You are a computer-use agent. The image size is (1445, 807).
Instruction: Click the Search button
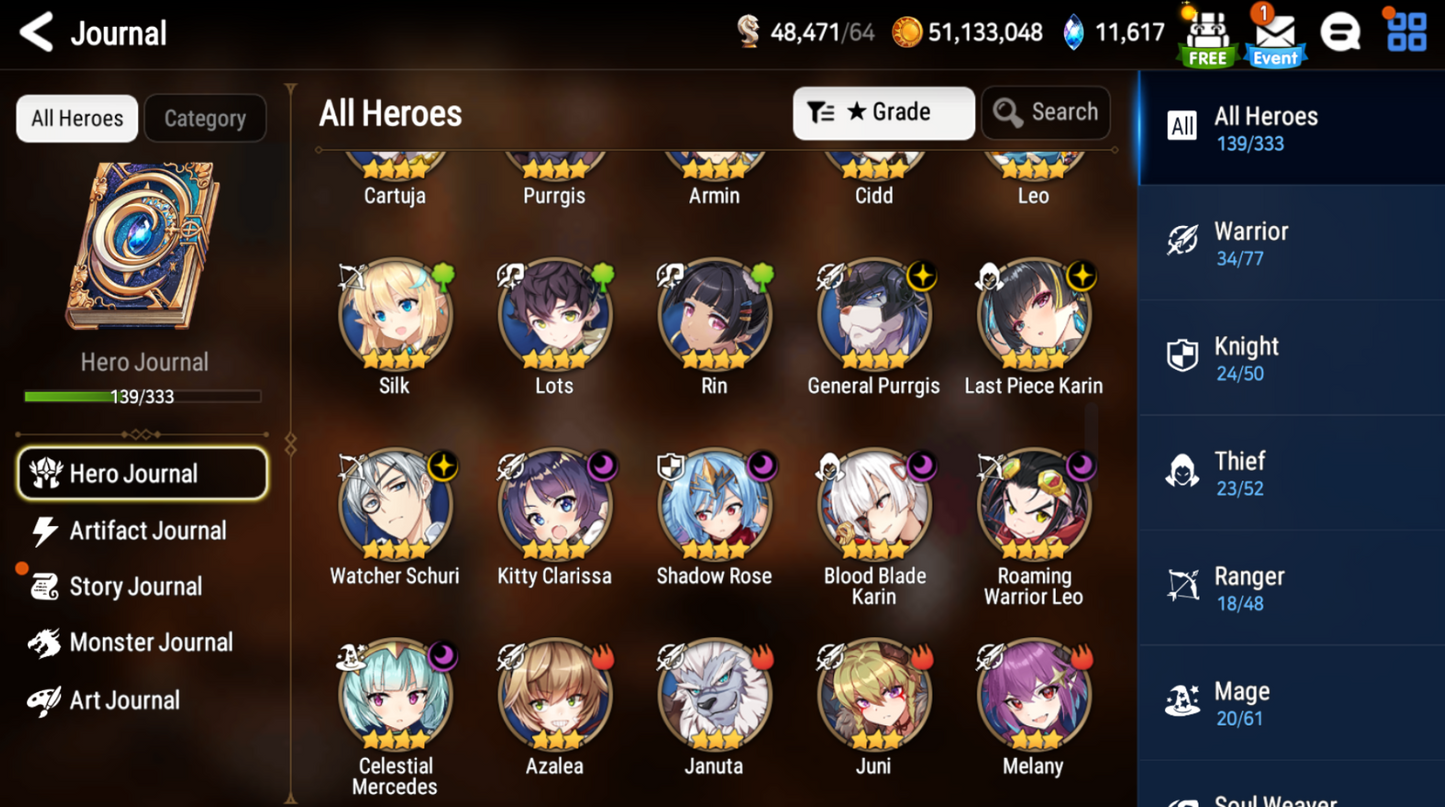(1046, 113)
